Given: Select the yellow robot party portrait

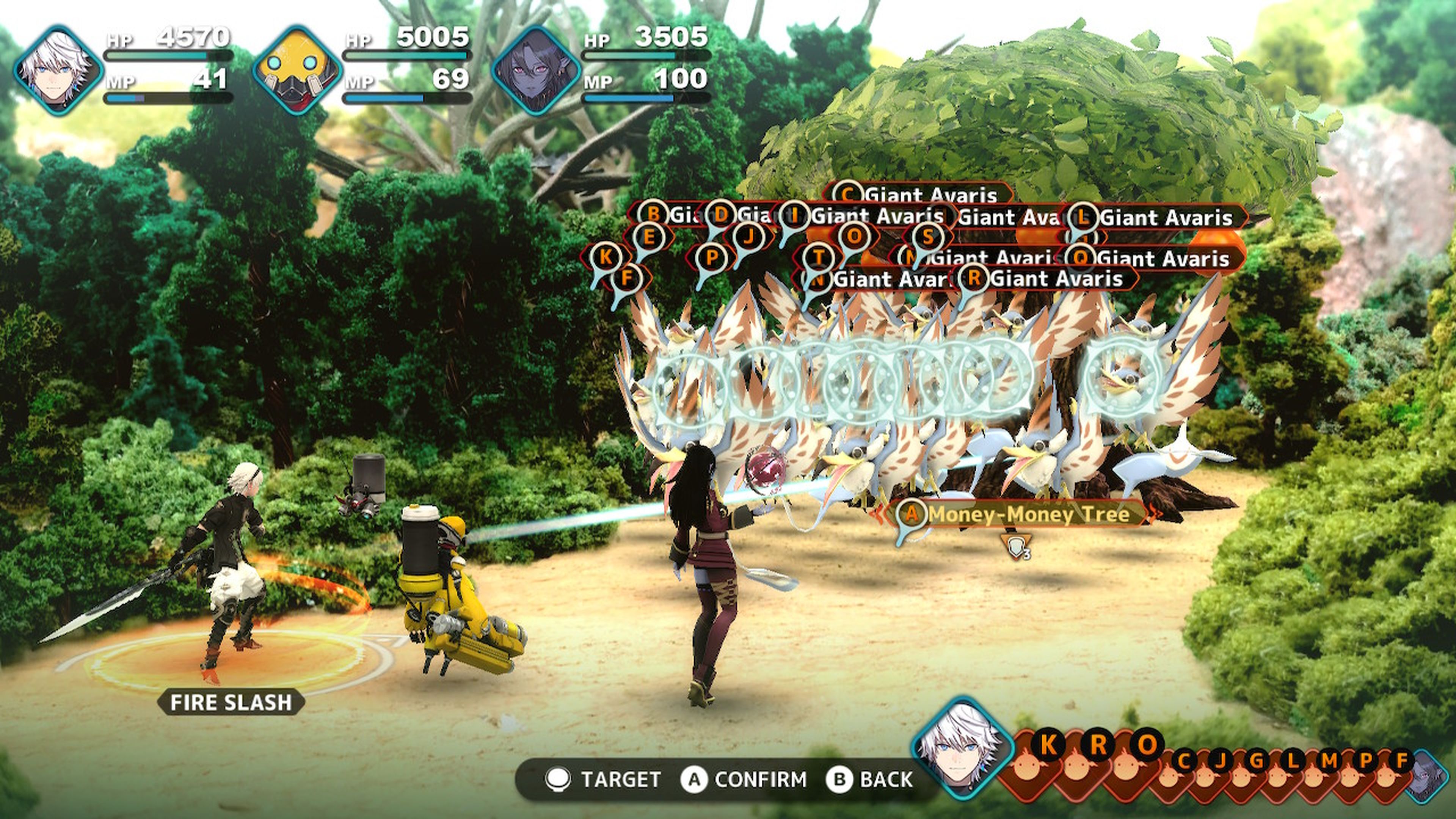Looking at the screenshot, I should [297, 70].
